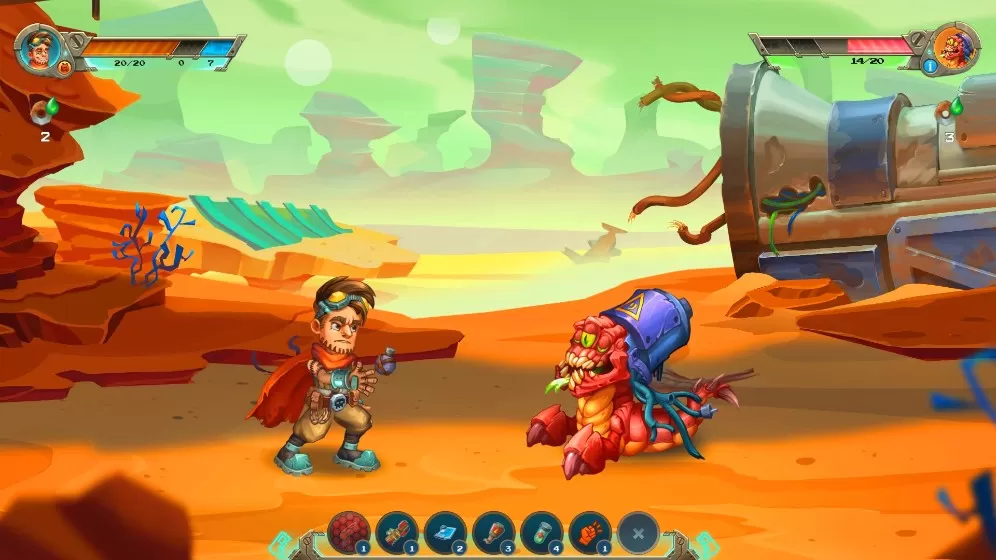This screenshot has height=560, width=996.
Task: Use the red wrench item
Action: click(397, 532)
